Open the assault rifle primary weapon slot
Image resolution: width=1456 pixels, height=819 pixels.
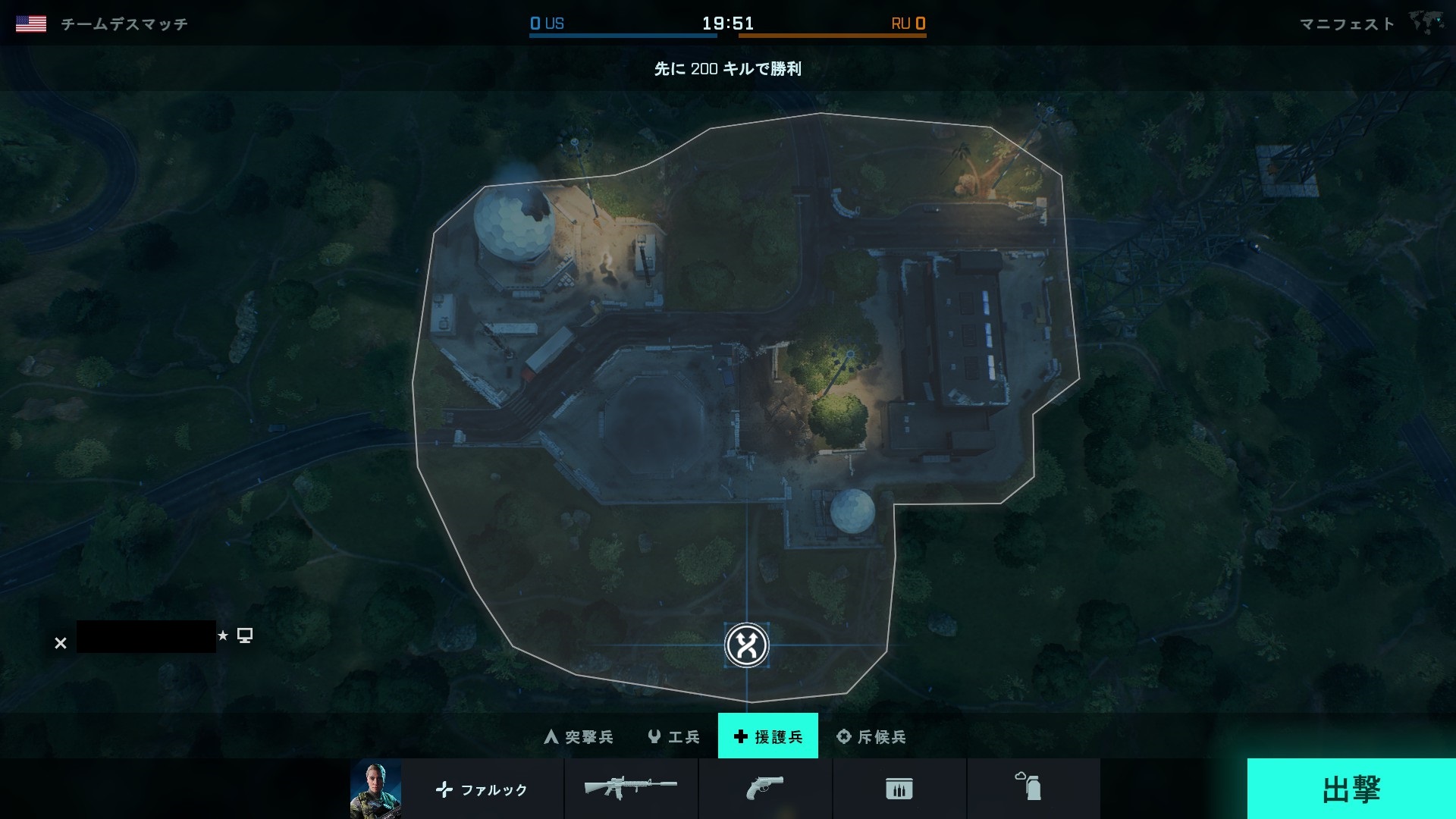(631, 789)
